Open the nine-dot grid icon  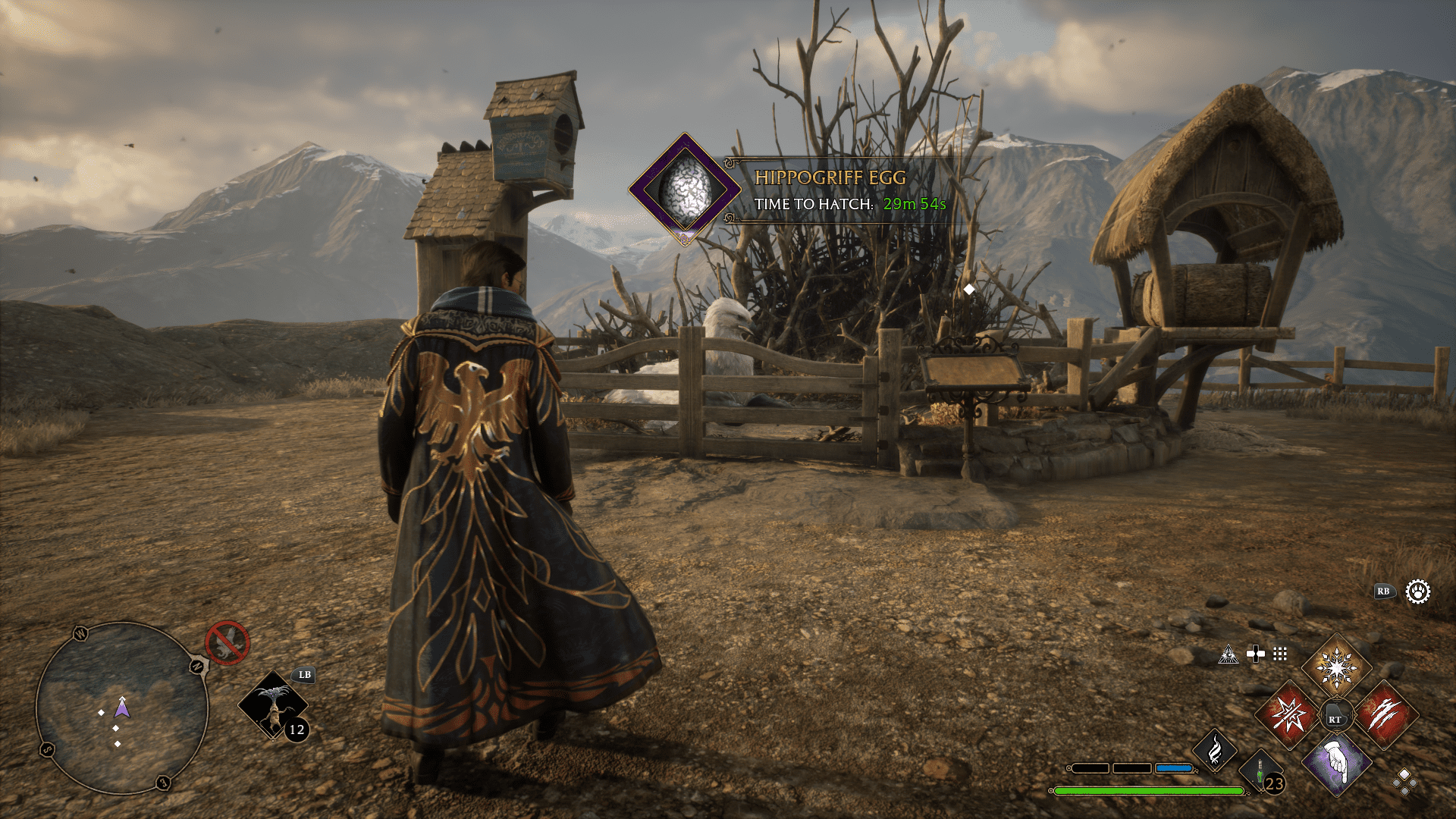pyautogui.click(x=1280, y=654)
